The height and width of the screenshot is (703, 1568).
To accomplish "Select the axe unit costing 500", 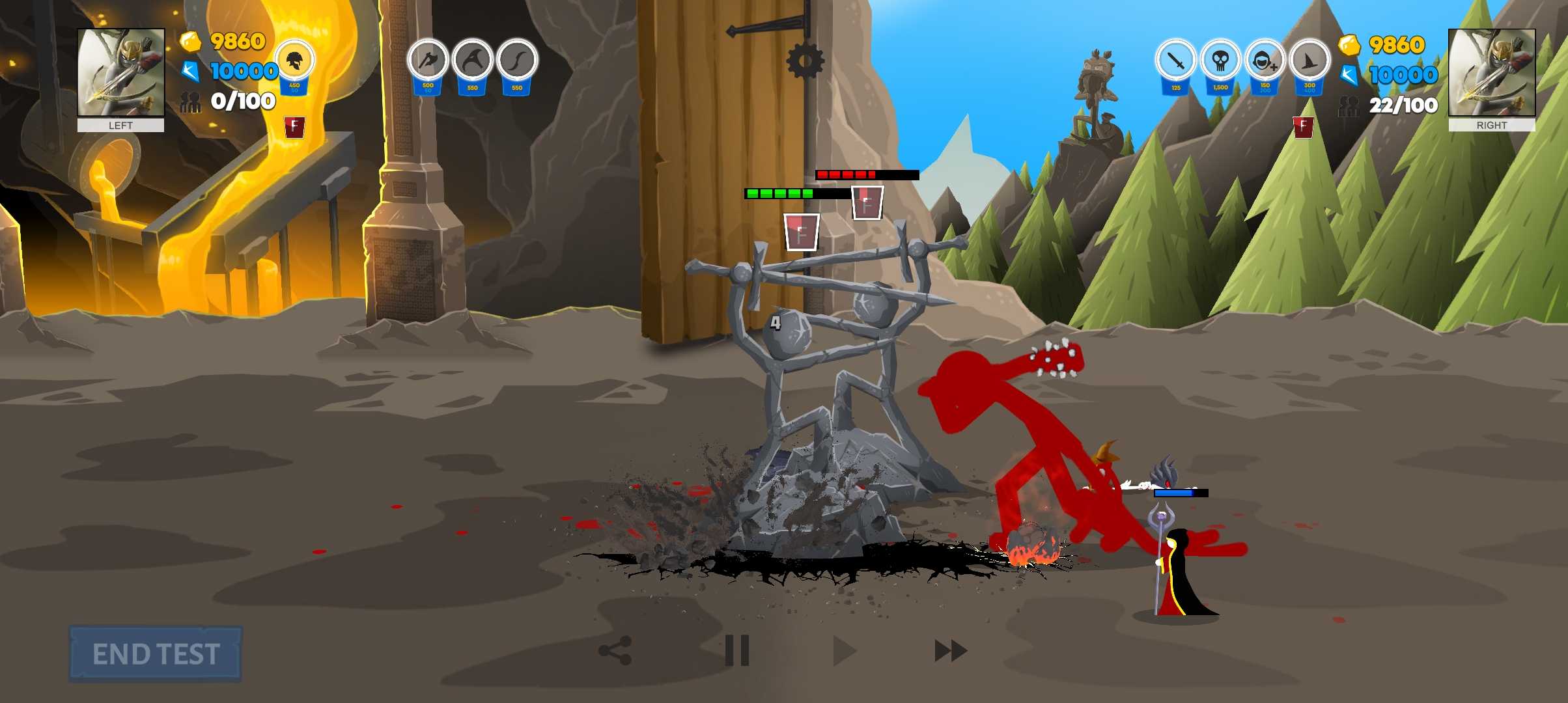I will pyautogui.click(x=428, y=62).
